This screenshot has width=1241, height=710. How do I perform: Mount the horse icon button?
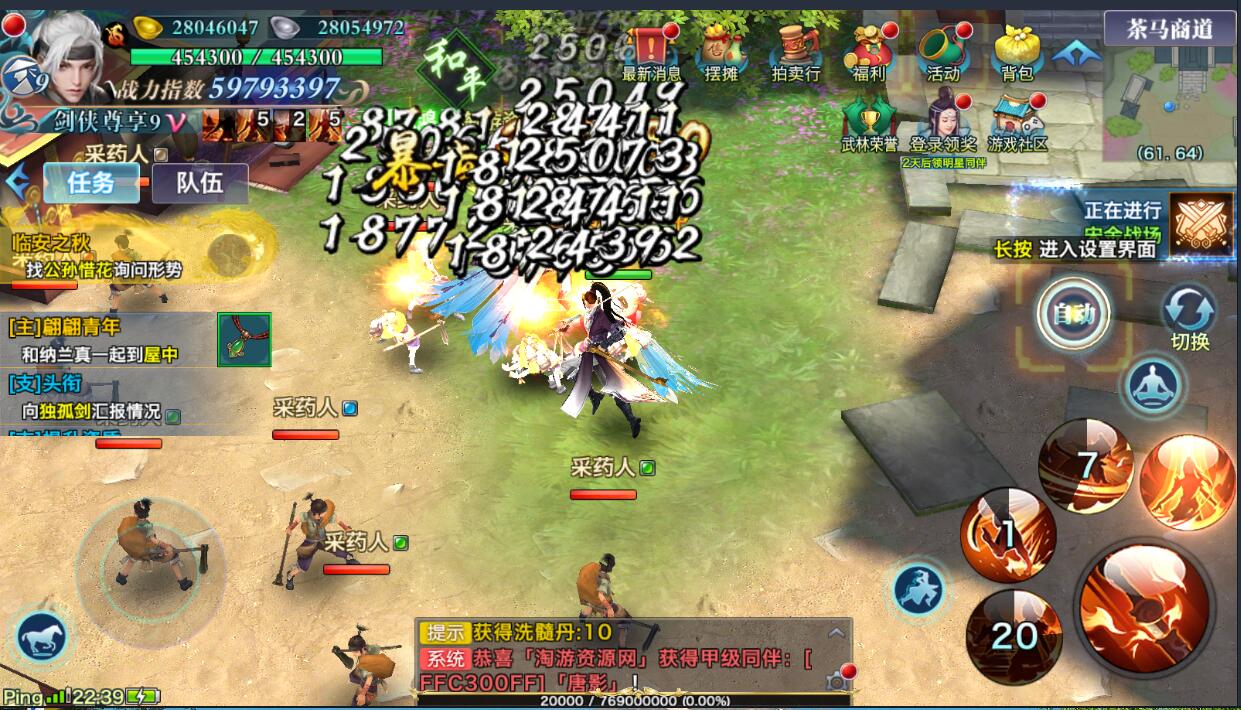(42, 636)
